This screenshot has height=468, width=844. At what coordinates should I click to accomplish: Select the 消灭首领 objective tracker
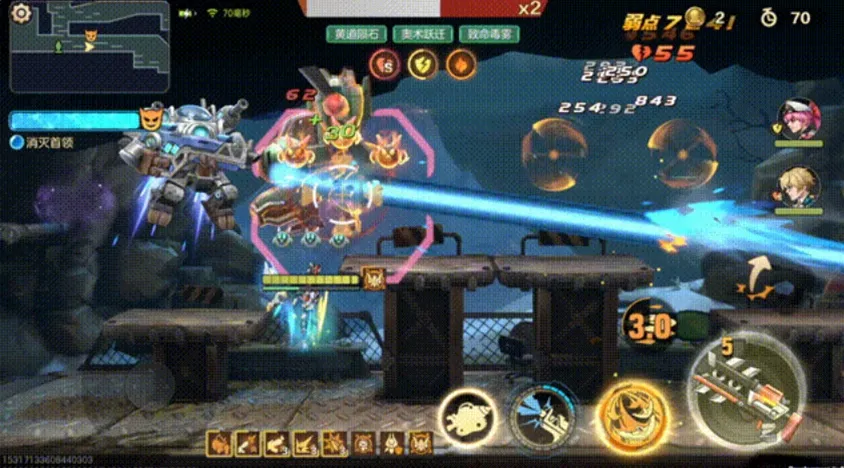(x=44, y=143)
